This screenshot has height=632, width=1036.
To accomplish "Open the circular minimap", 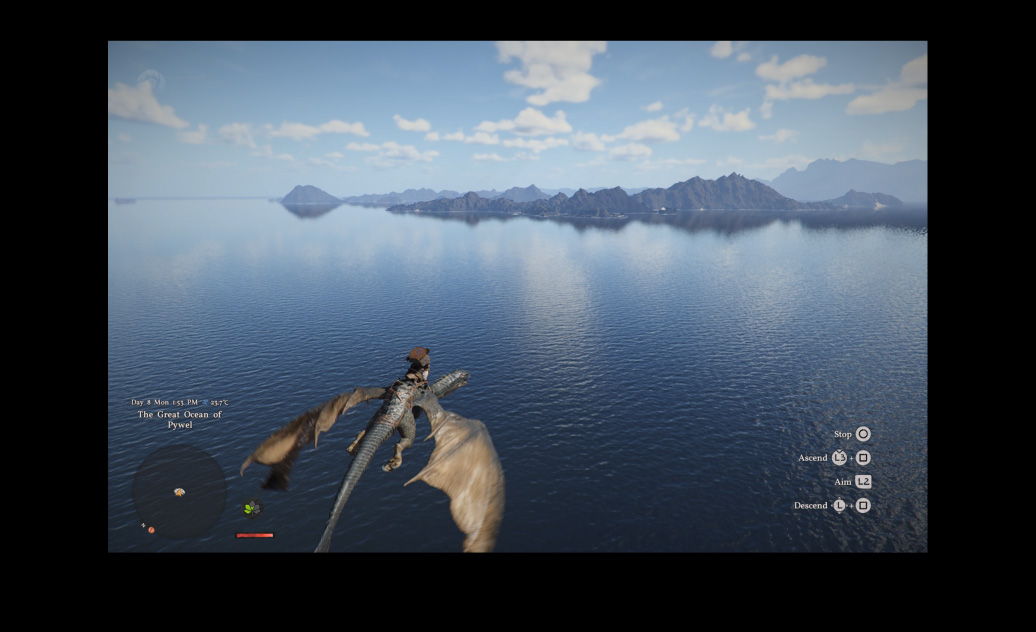I will point(180,491).
